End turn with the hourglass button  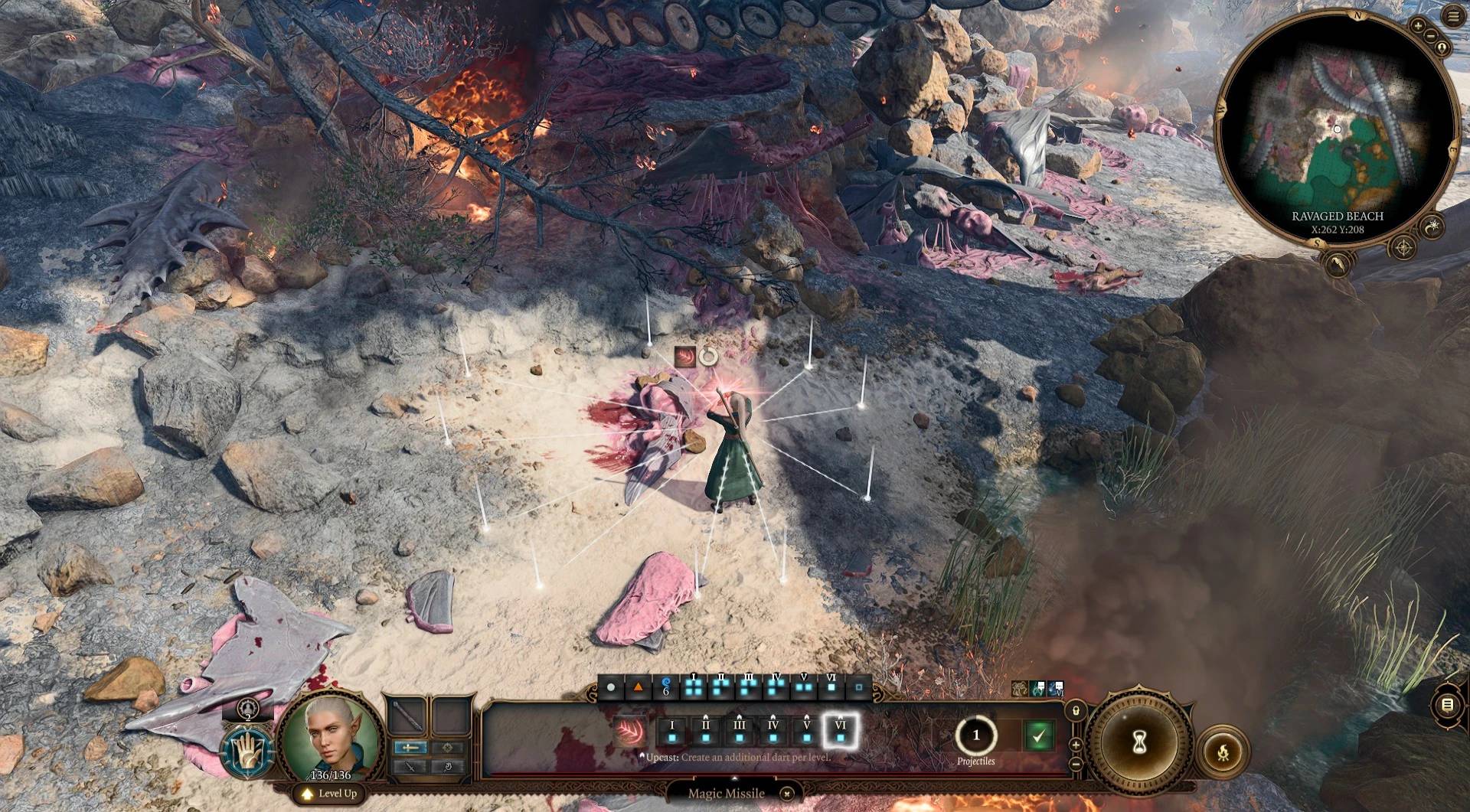pyautogui.click(x=1139, y=742)
